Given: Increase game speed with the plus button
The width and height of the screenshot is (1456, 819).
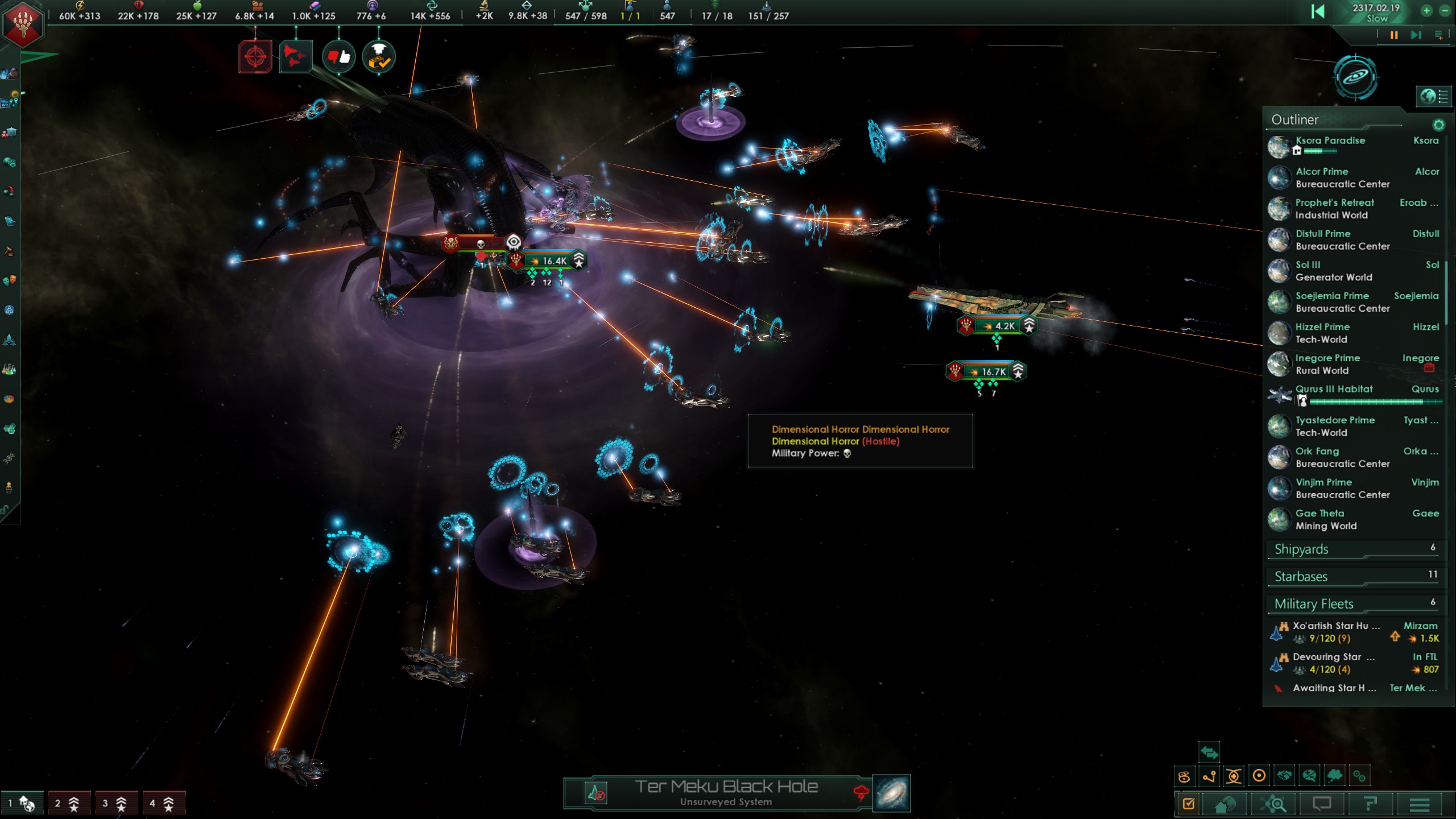Looking at the screenshot, I should click(x=1426, y=11).
